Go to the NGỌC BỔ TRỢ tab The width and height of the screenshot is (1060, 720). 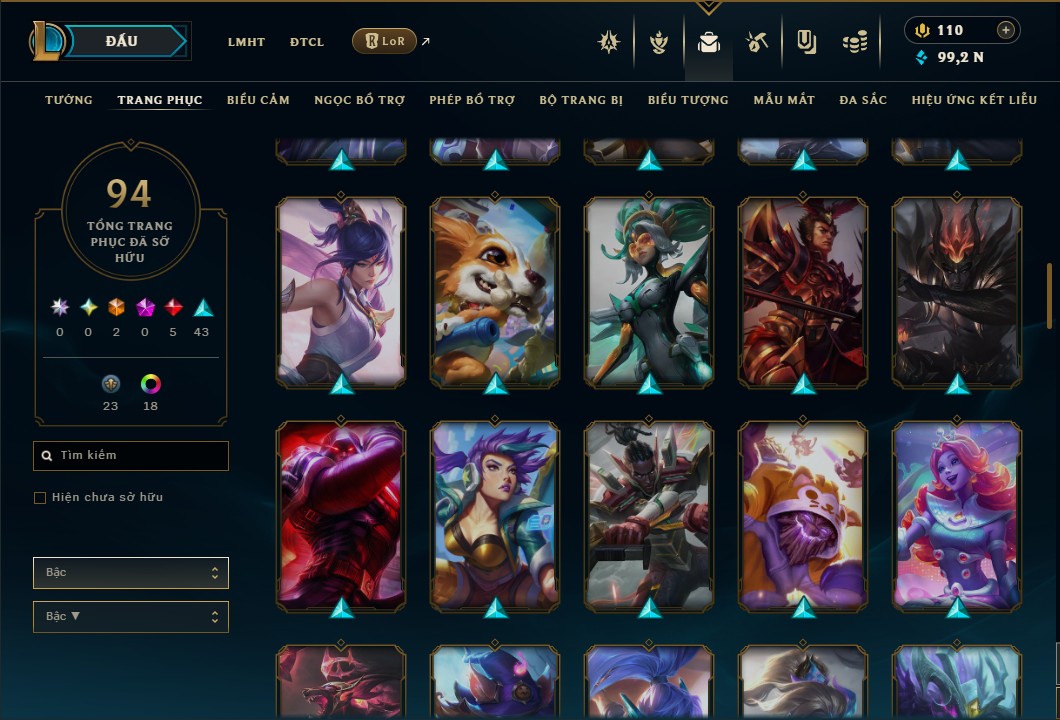pyautogui.click(x=359, y=100)
